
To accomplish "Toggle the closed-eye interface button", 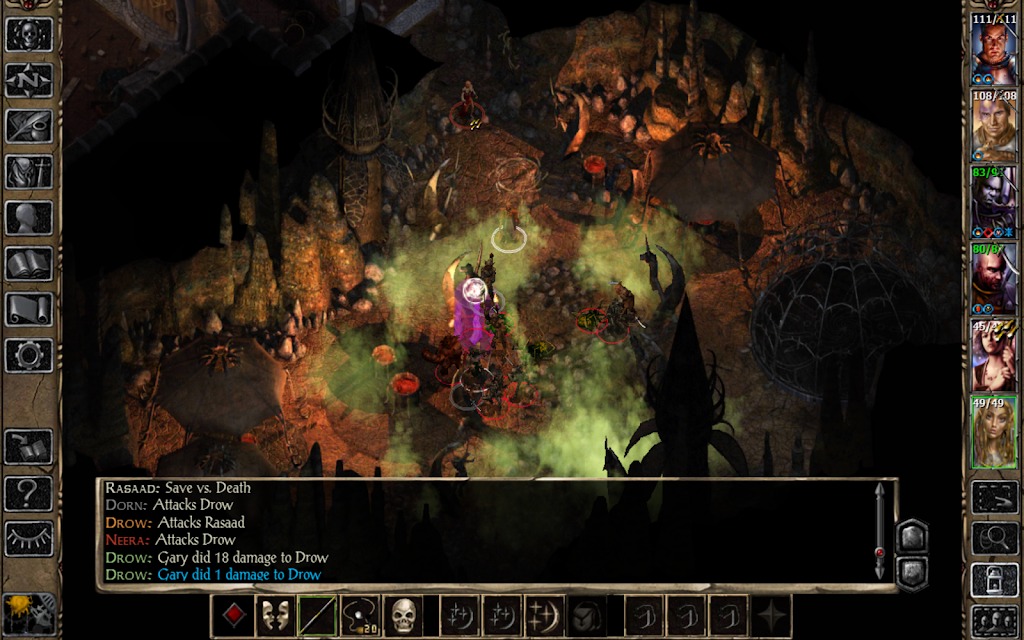I will click(x=29, y=537).
